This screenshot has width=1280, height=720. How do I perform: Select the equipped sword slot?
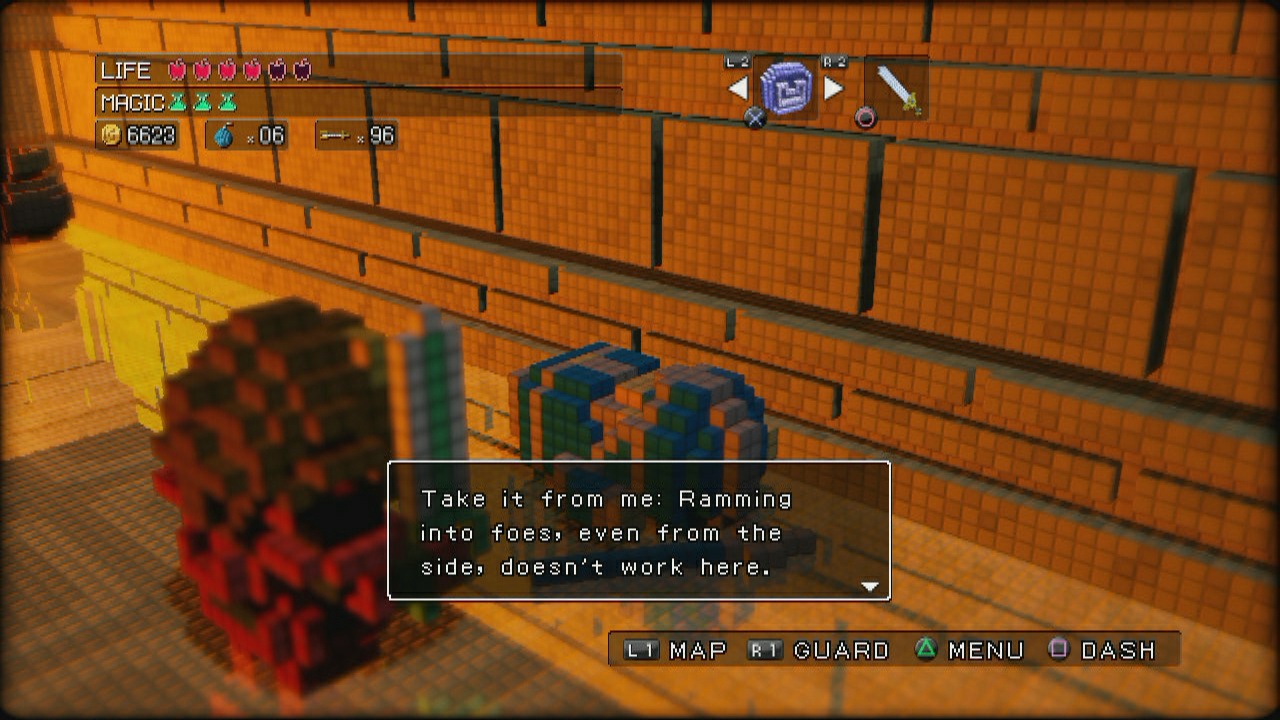click(896, 89)
